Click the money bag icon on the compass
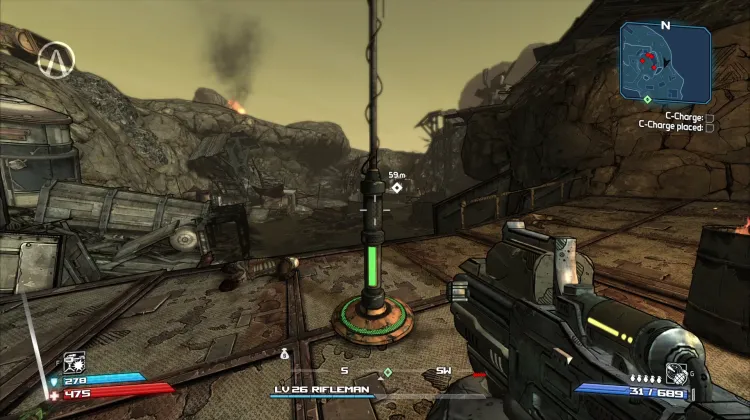This screenshot has height=420, width=750. (284, 352)
